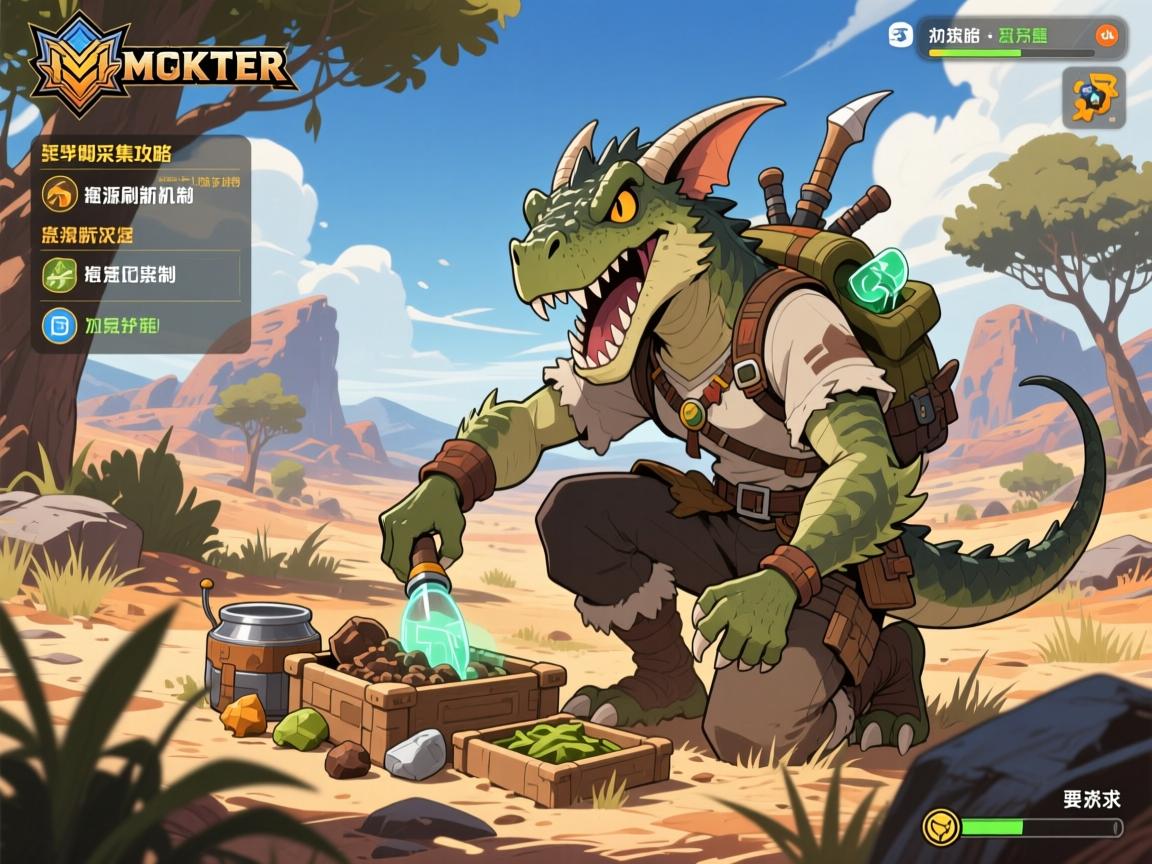Click the round orange button on the top bar
Image resolution: width=1152 pixels, height=864 pixels.
(1106, 36)
